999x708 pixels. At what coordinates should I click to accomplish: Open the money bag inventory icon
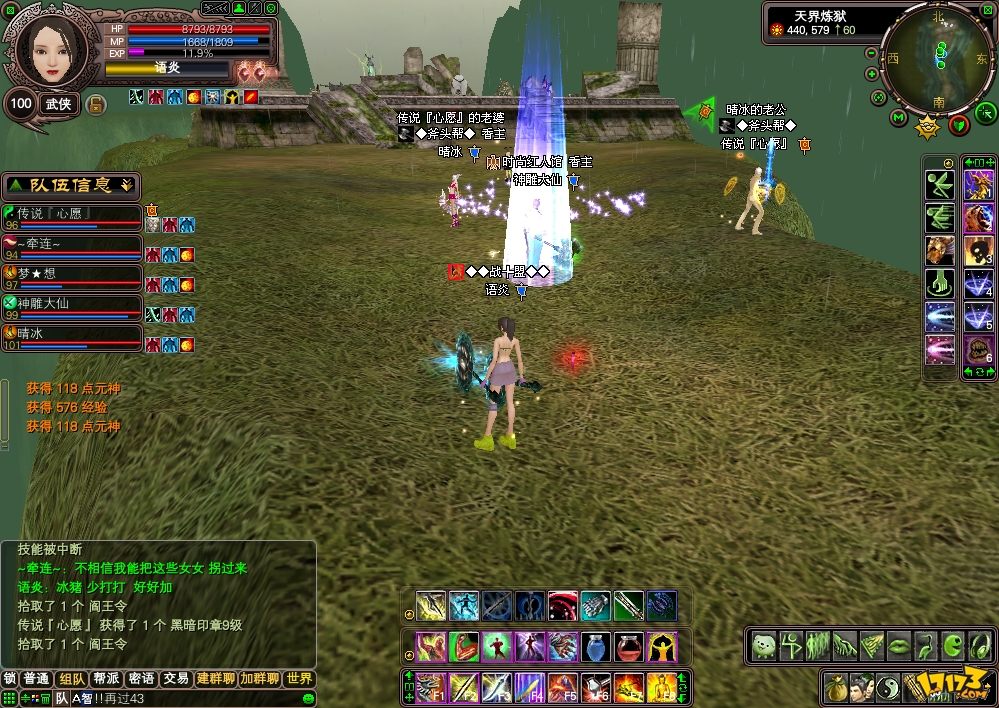coord(836,688)
